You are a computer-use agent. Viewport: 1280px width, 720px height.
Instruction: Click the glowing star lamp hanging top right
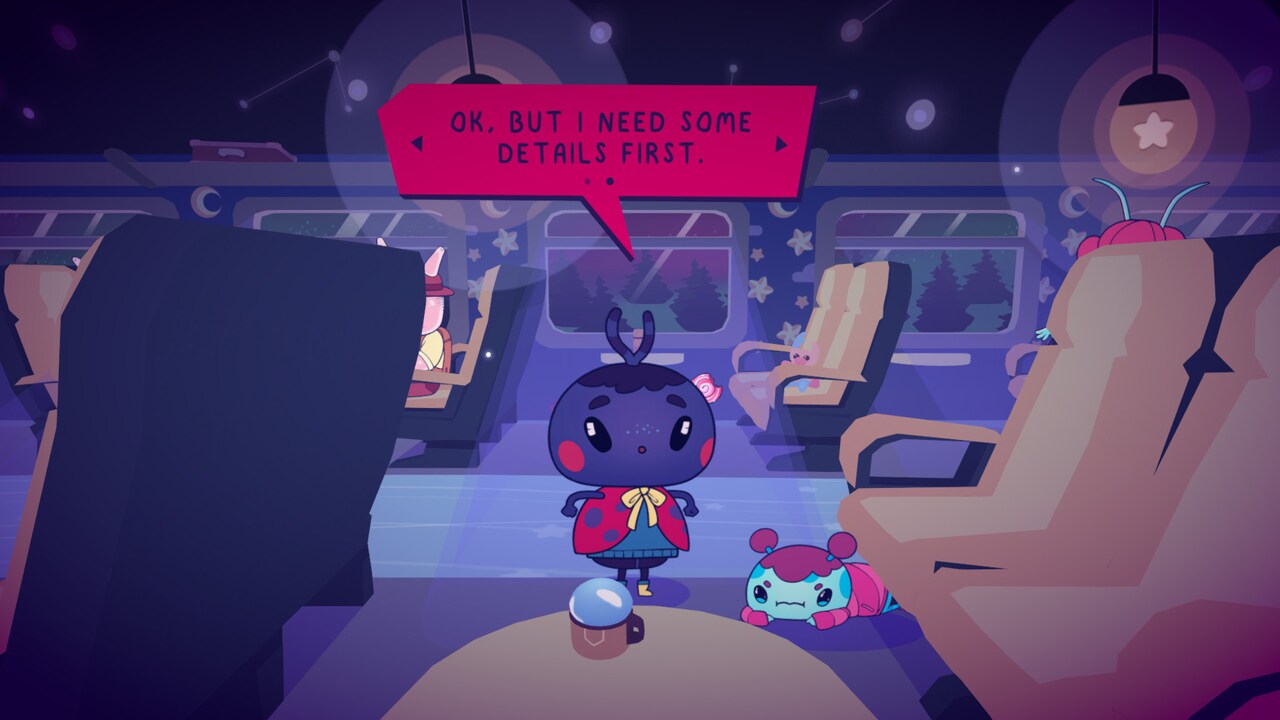tap(1152, 132)
